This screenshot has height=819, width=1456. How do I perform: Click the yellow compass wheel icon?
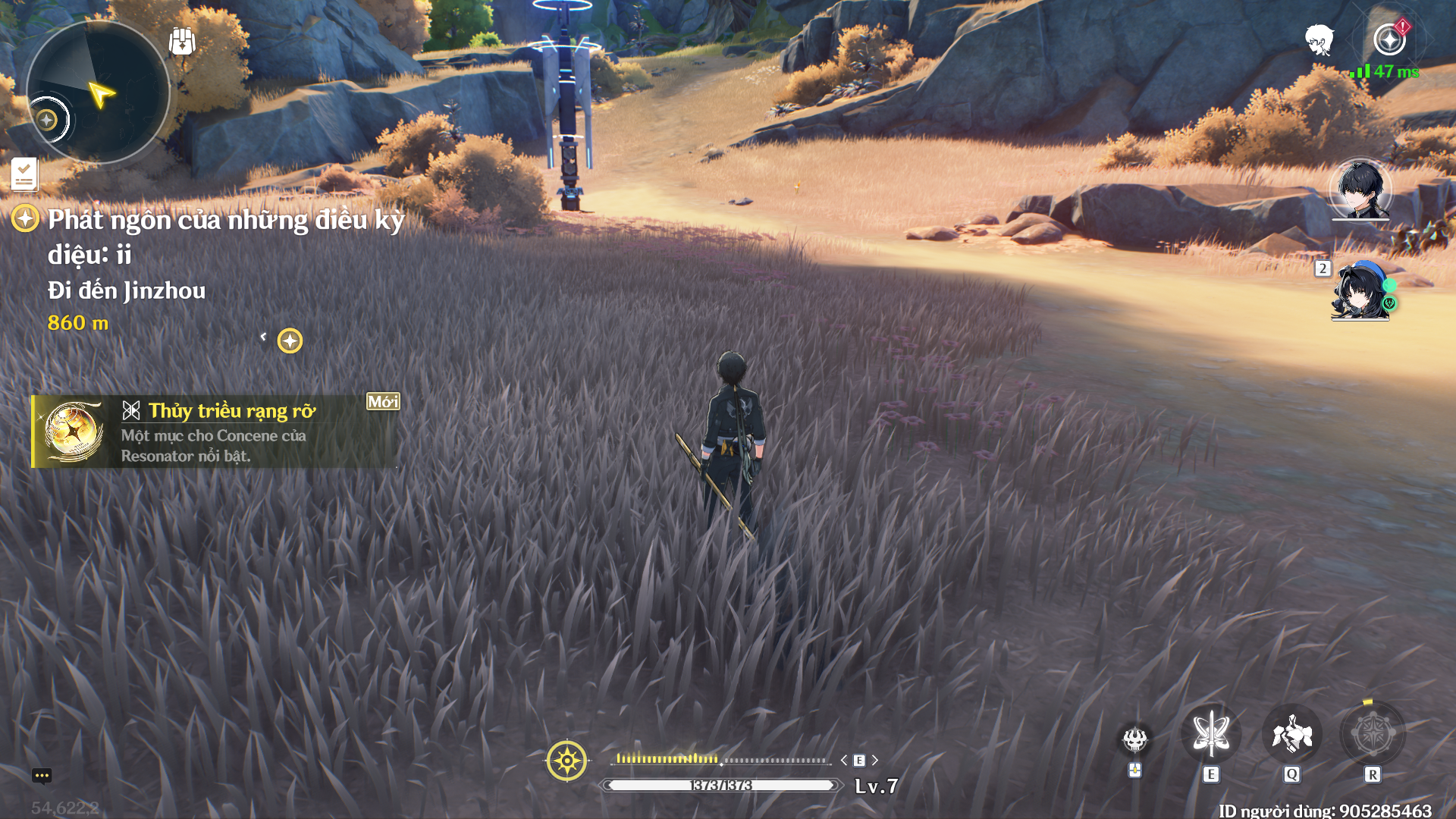pyautogui.click(x=566, y=760)
